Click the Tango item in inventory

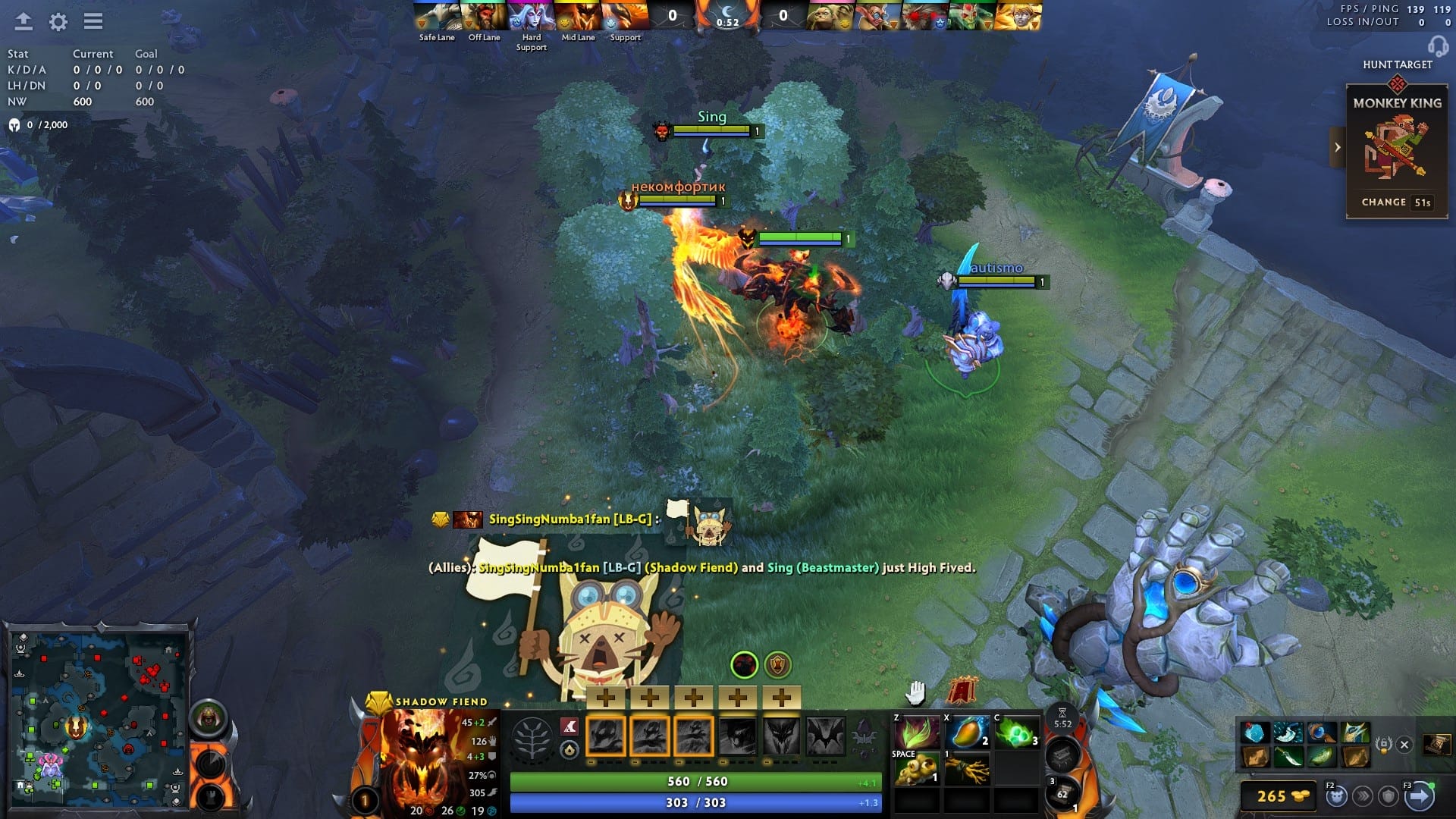pyautogui.click(x=916, y=731)
